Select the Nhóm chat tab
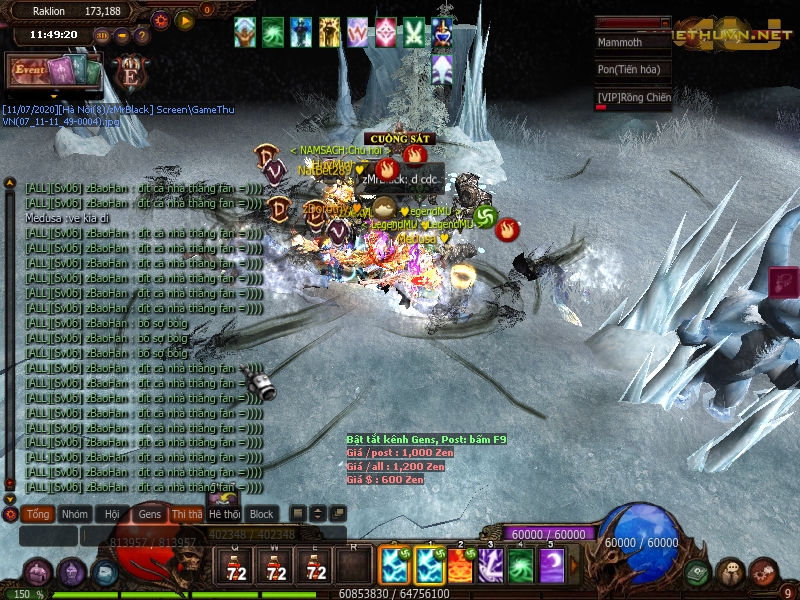Viewport: 800px width, 600px height. click(x=74, y=514)
